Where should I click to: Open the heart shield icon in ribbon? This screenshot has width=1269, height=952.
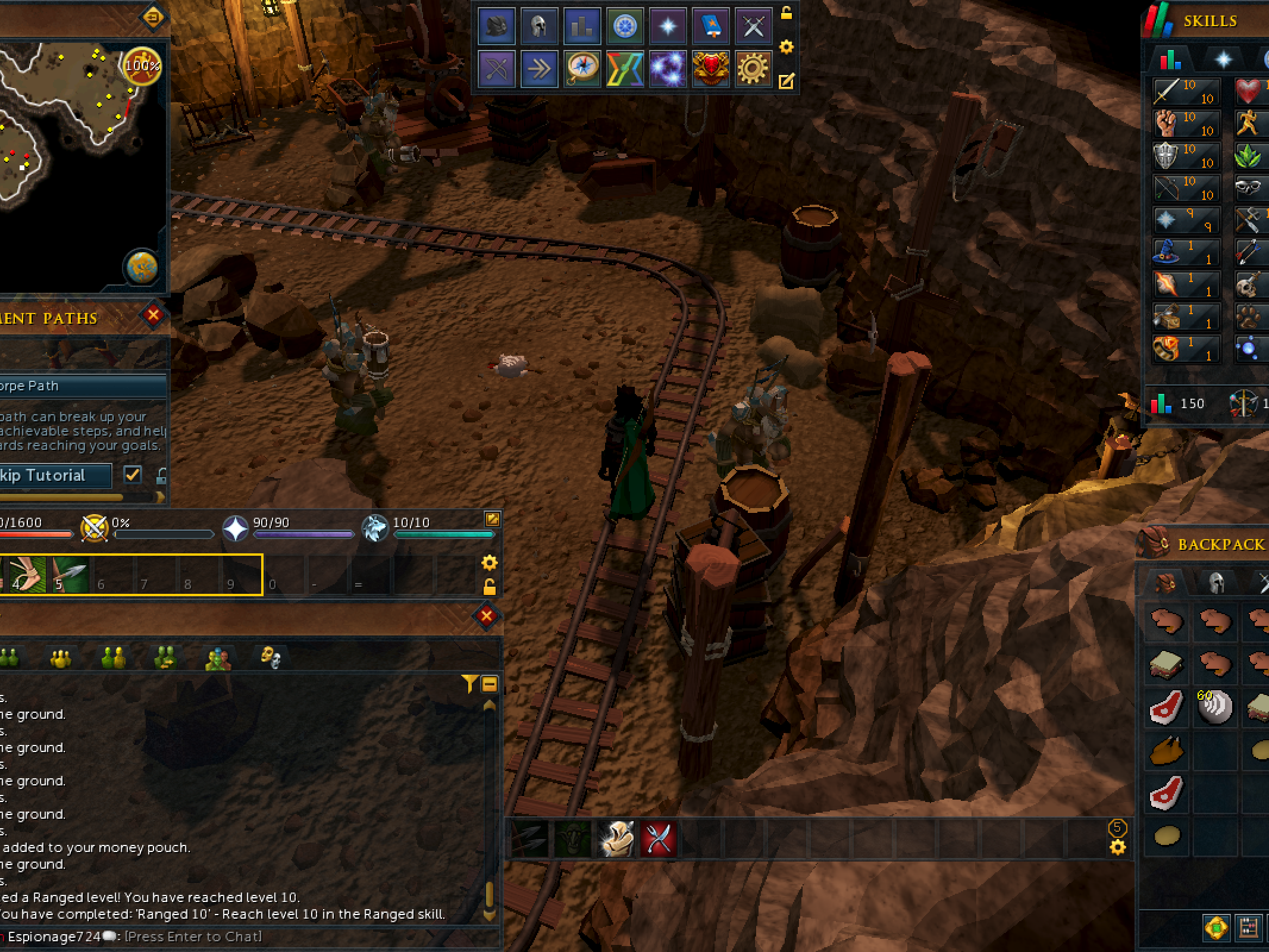tap(710, 69)
